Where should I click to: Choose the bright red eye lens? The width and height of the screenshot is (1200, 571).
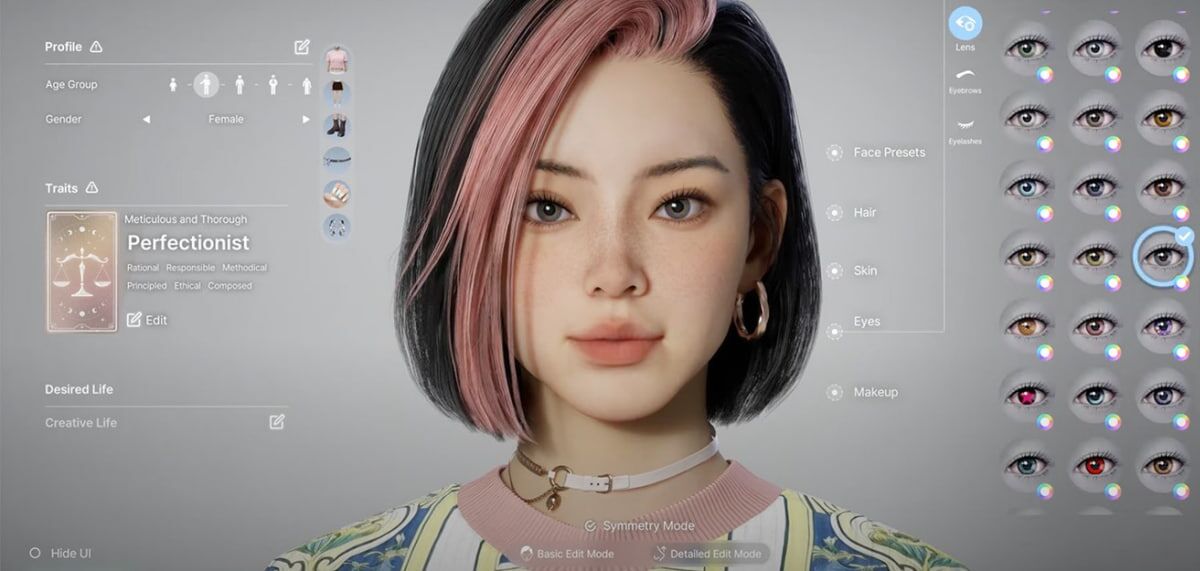coord(1093,464)
